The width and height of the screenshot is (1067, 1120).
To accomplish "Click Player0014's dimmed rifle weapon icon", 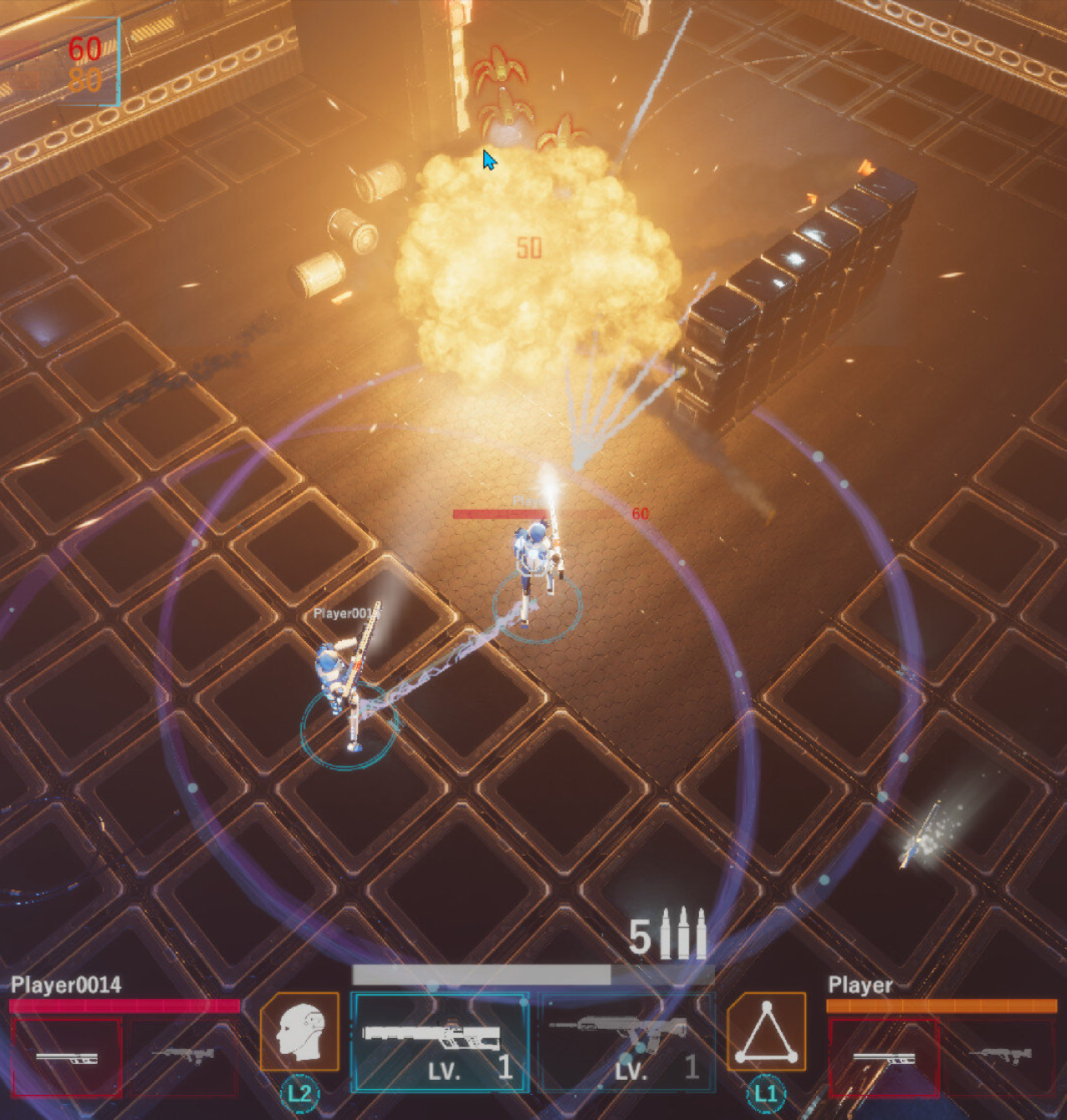I will (184, 1056).
